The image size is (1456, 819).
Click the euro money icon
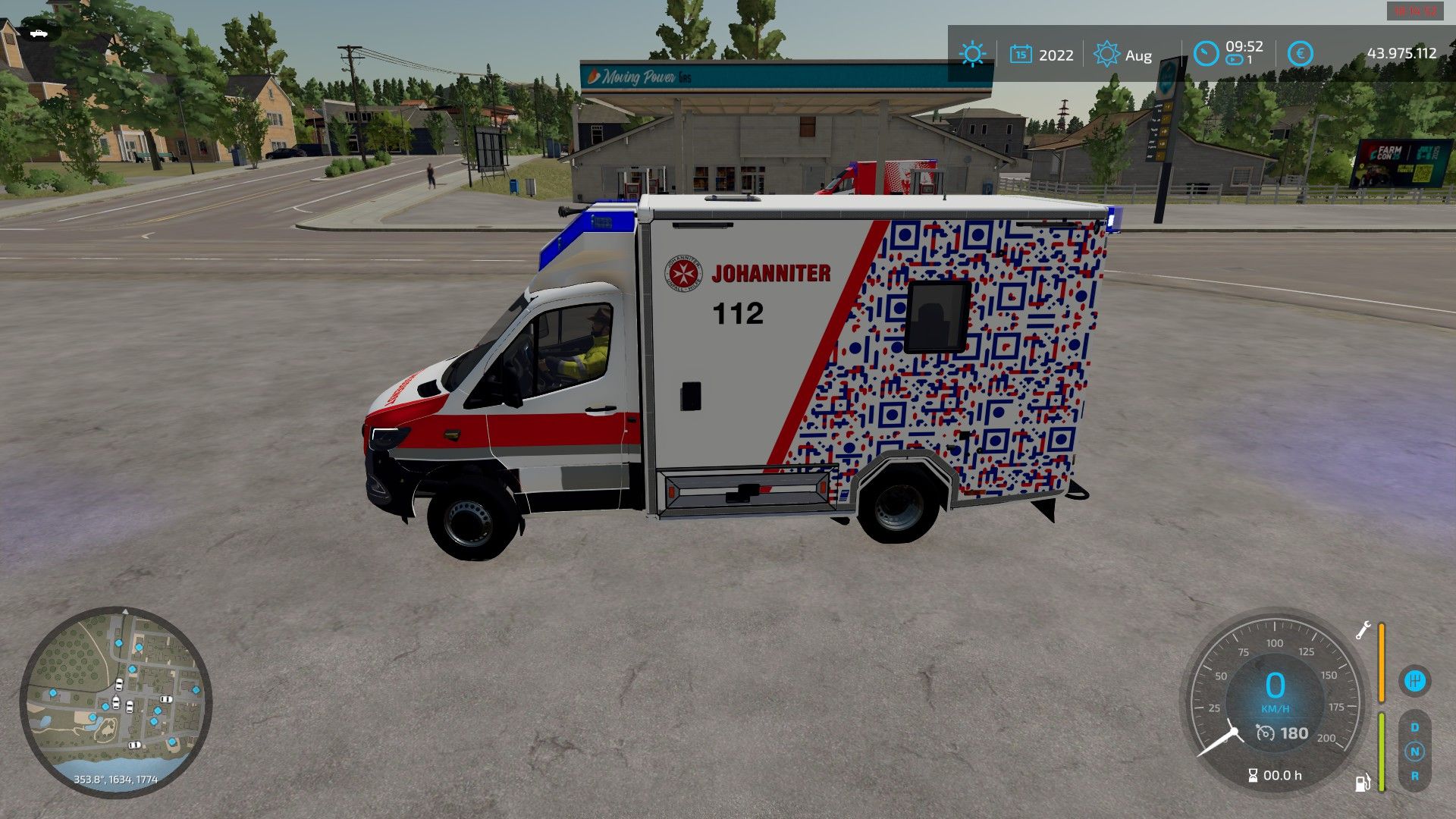(1300, 54)
